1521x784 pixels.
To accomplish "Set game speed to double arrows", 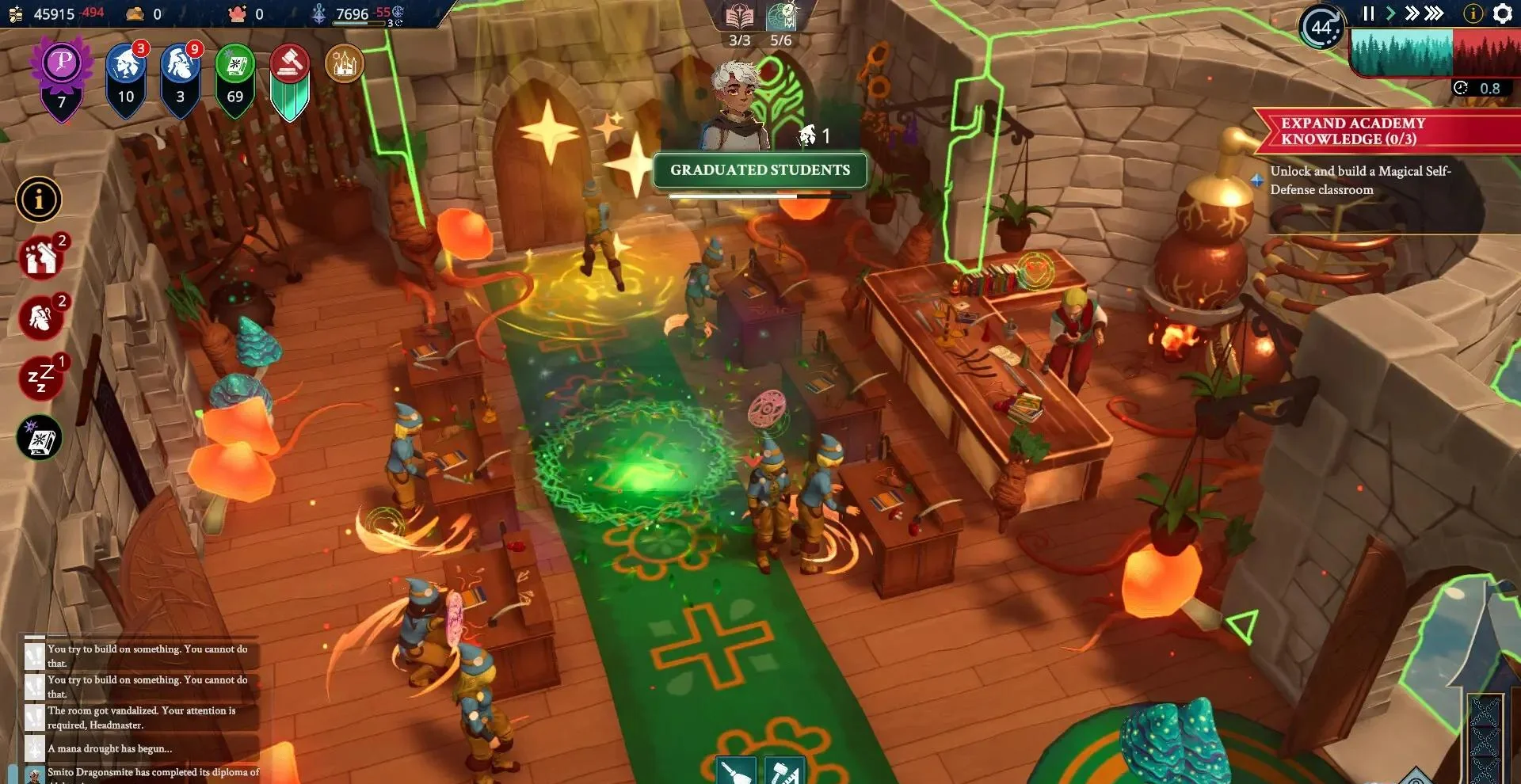I will tap(1412, 13).
